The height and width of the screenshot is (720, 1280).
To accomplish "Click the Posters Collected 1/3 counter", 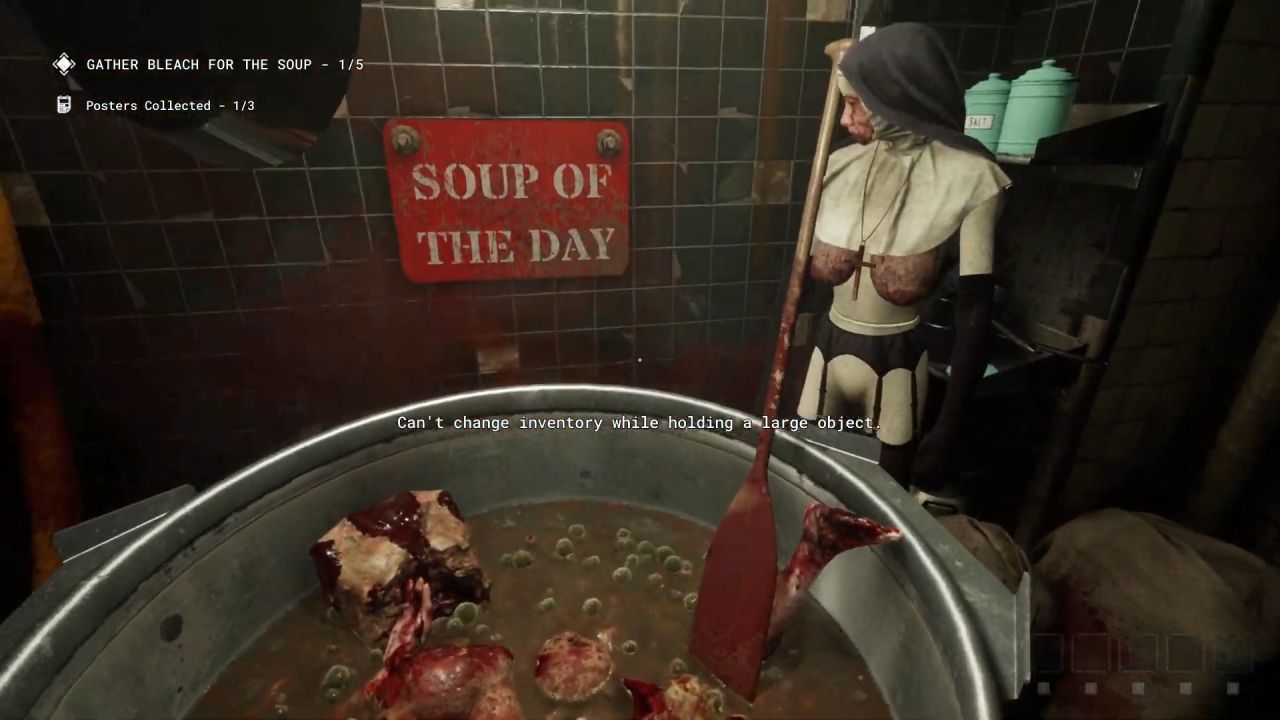I will 170,105.
